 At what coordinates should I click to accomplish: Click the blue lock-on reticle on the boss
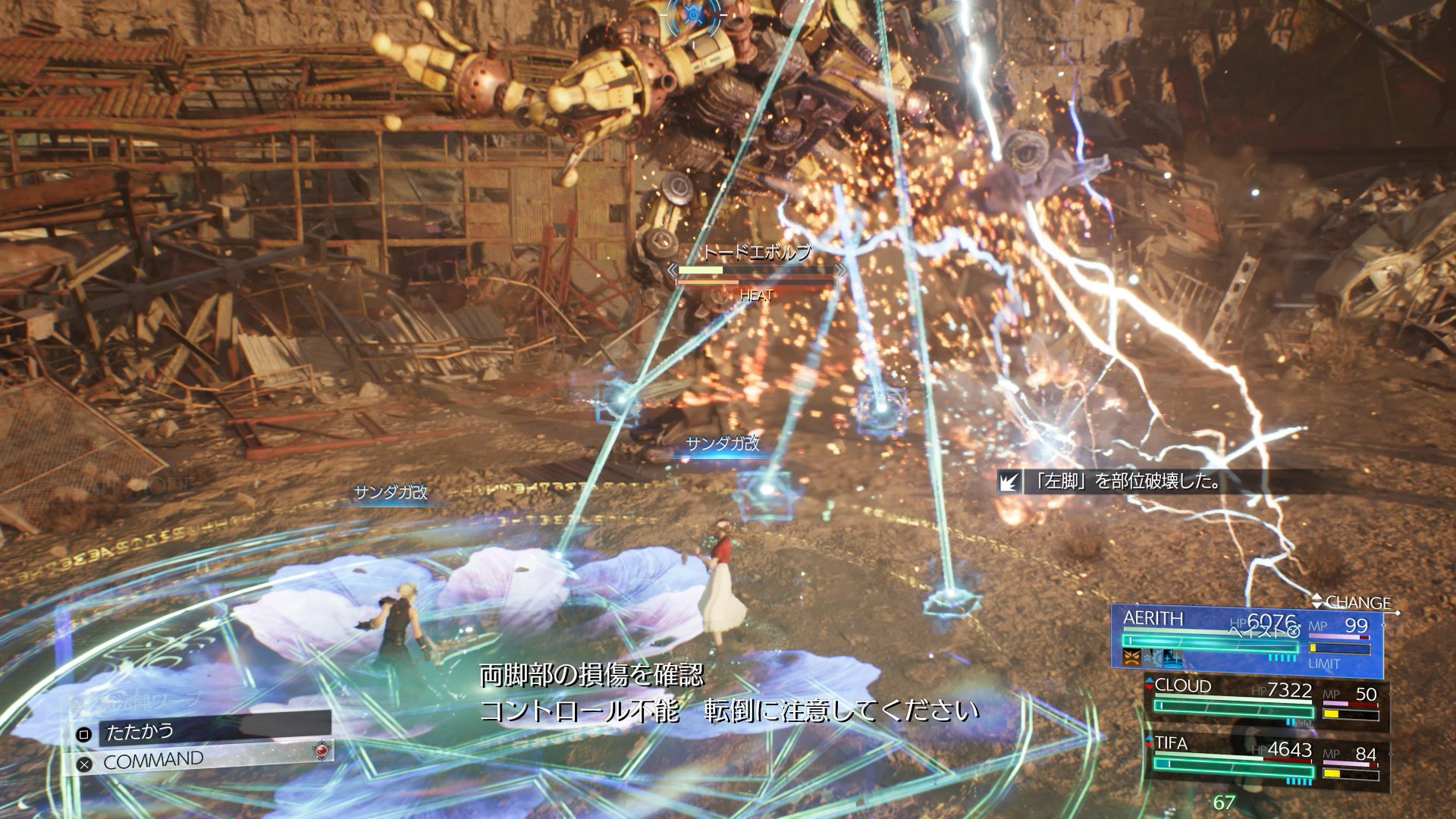tap(694, 15)
